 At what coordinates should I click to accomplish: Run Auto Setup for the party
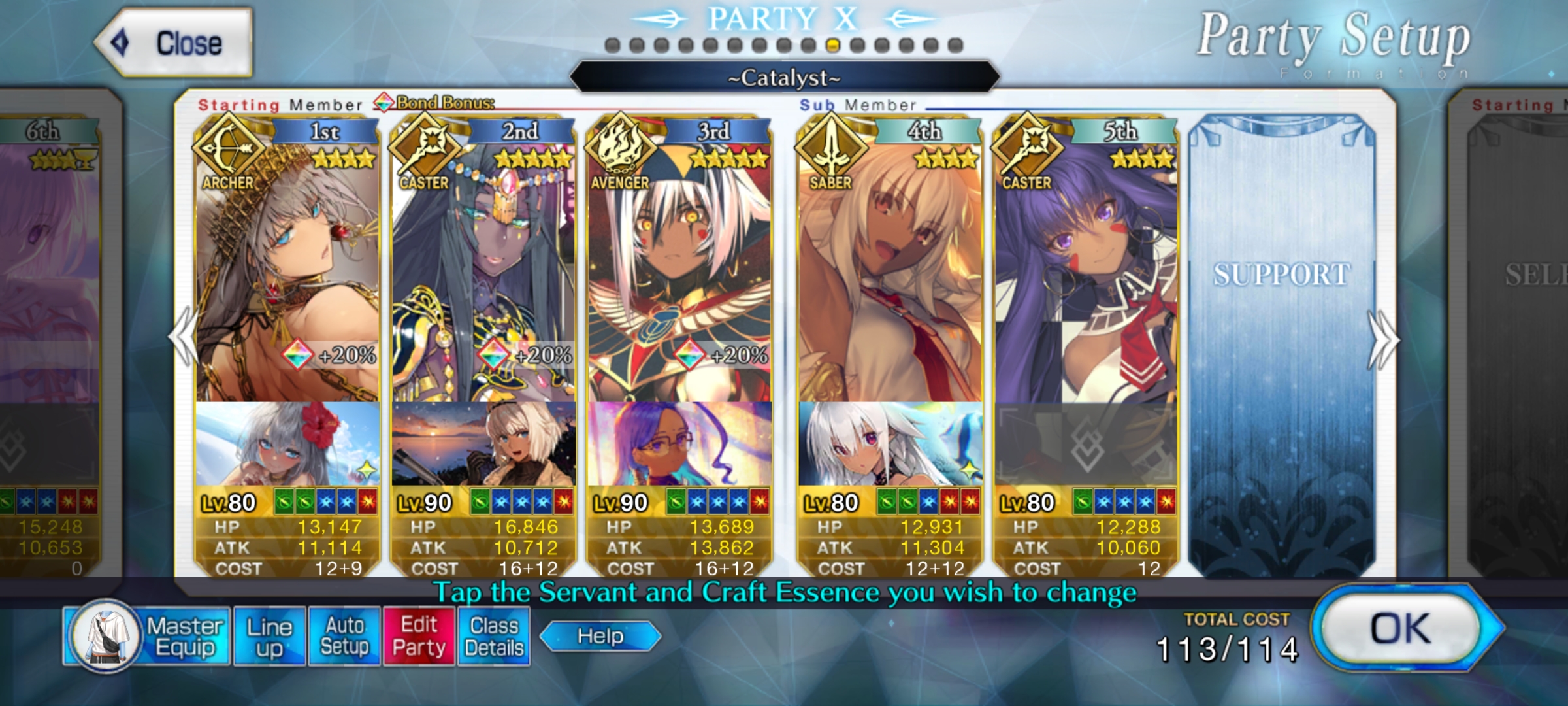coord(344,636)
